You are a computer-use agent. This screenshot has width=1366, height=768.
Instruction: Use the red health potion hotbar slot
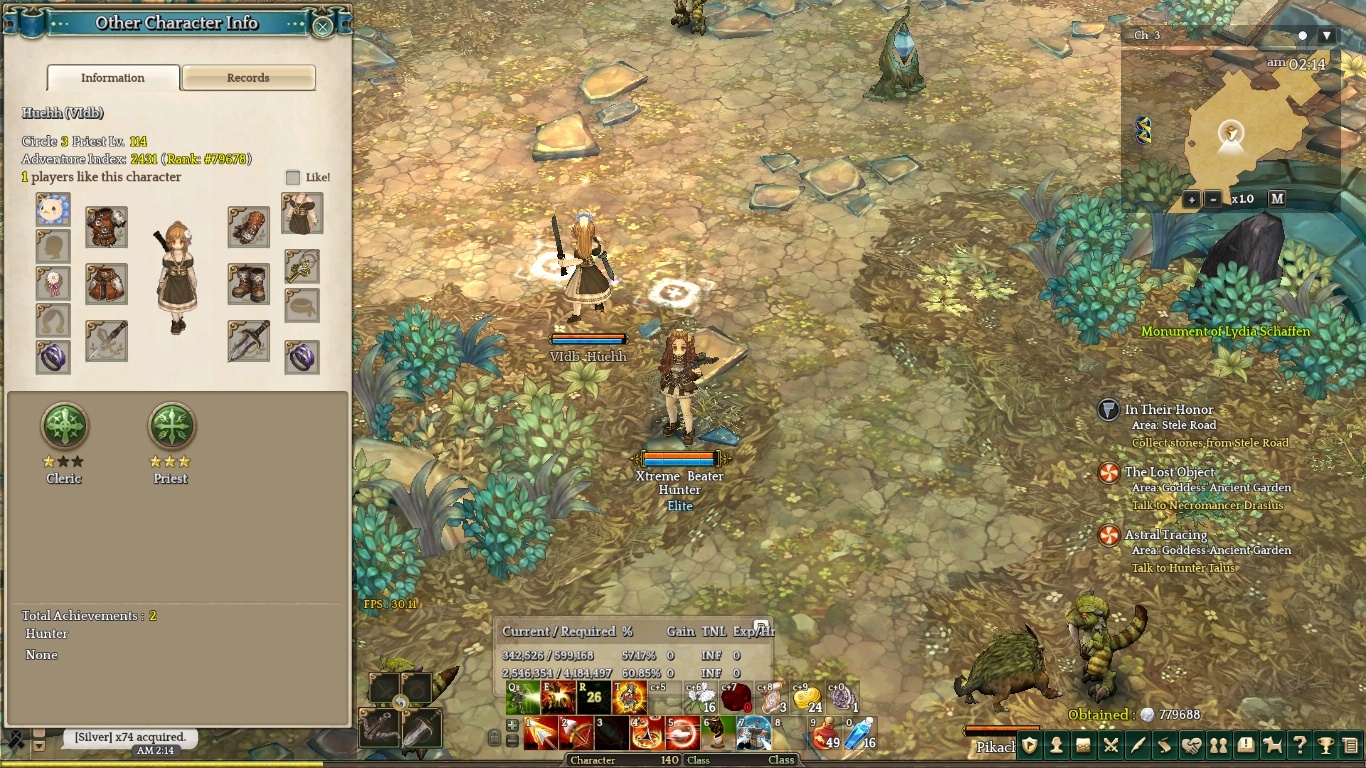(x=826, y=734)
